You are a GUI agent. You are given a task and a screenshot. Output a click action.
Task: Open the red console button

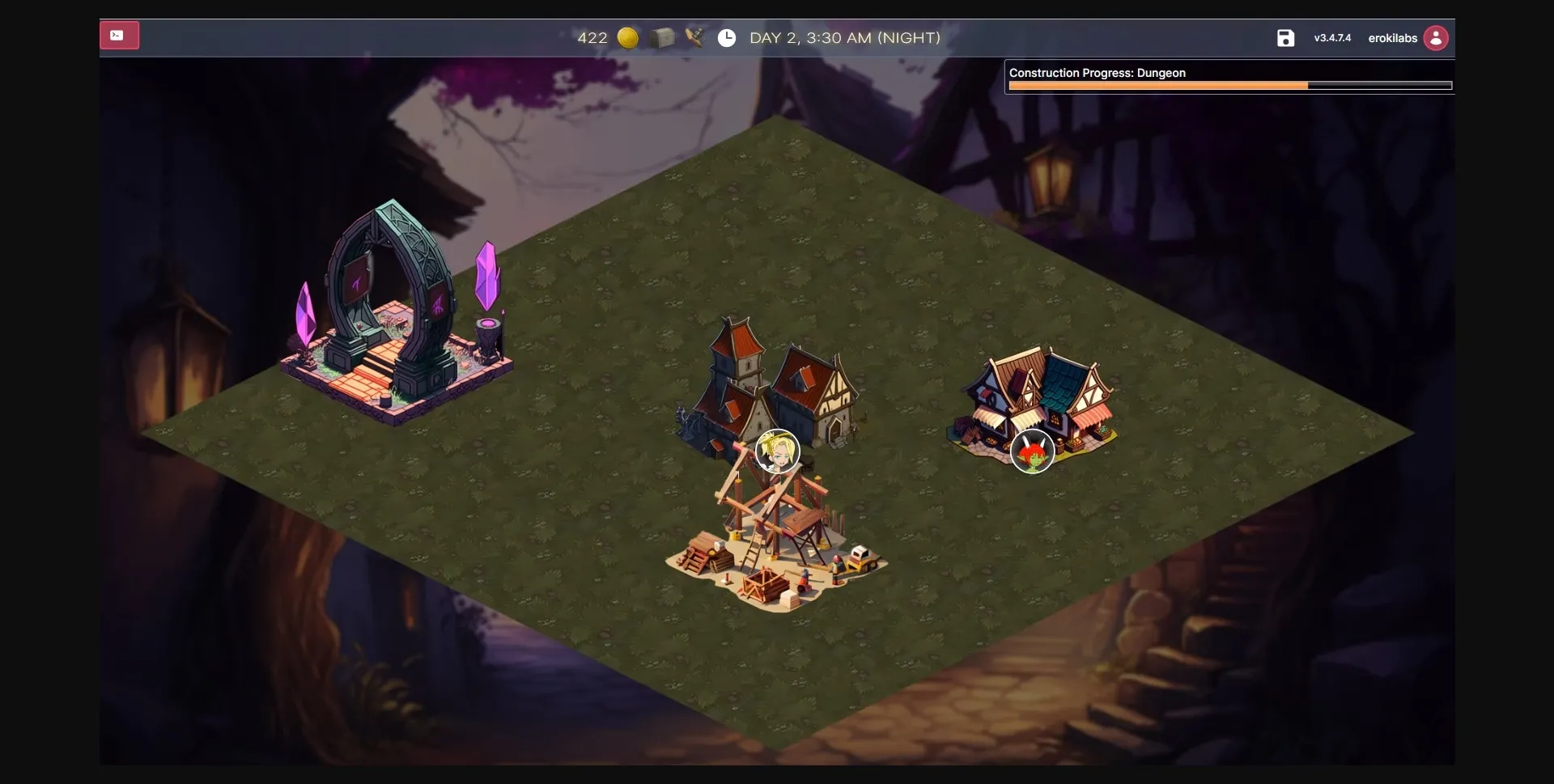119,36
